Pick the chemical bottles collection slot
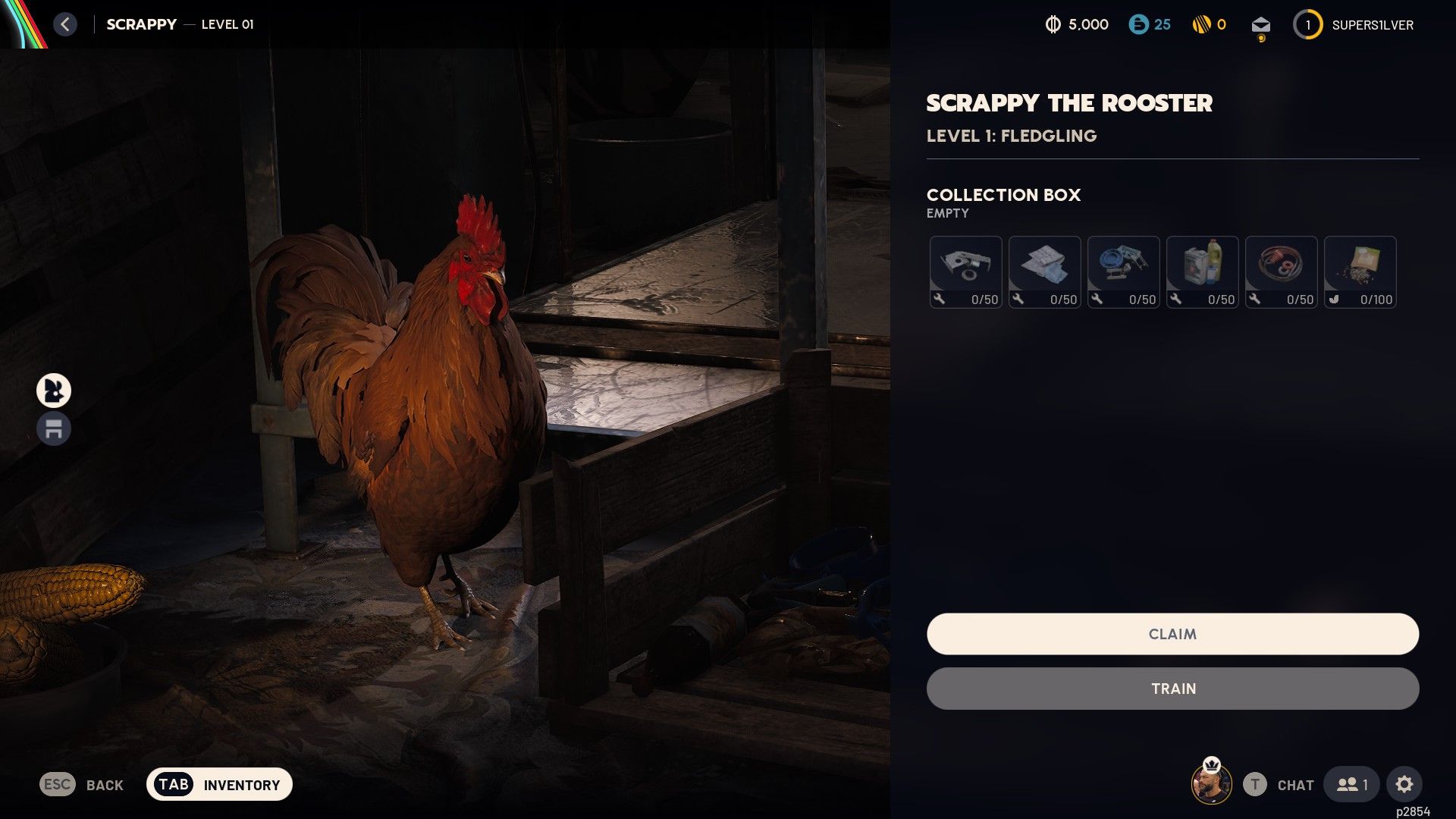The image size is (1456, 819). 1202,271
